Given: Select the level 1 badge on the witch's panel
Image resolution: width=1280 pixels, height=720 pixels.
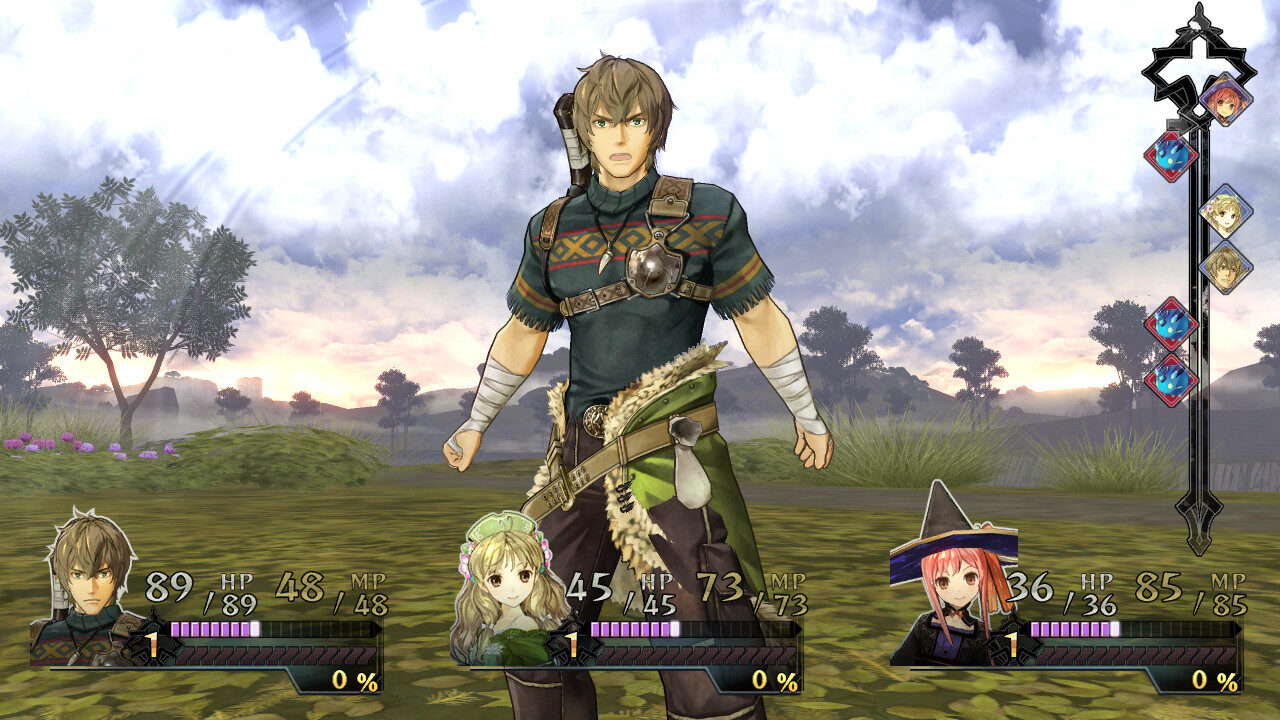Looking at the screenshot, I should (x=1013, y=644).
